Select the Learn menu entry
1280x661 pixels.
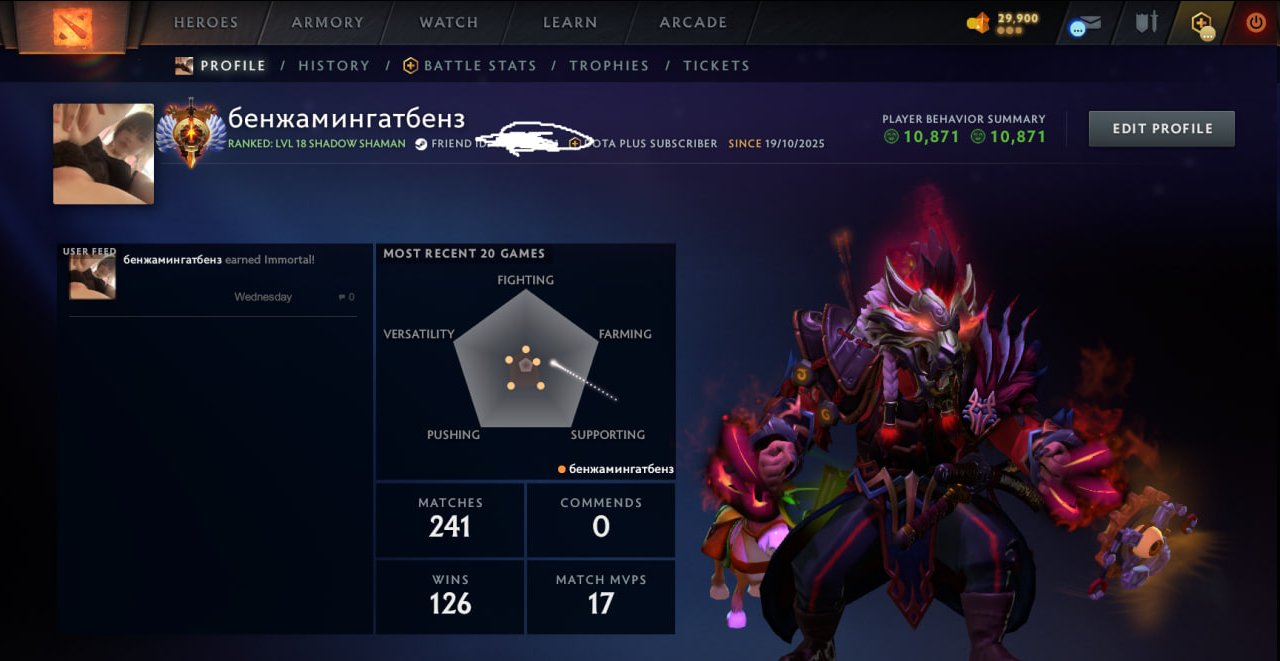tap(570, 22)
